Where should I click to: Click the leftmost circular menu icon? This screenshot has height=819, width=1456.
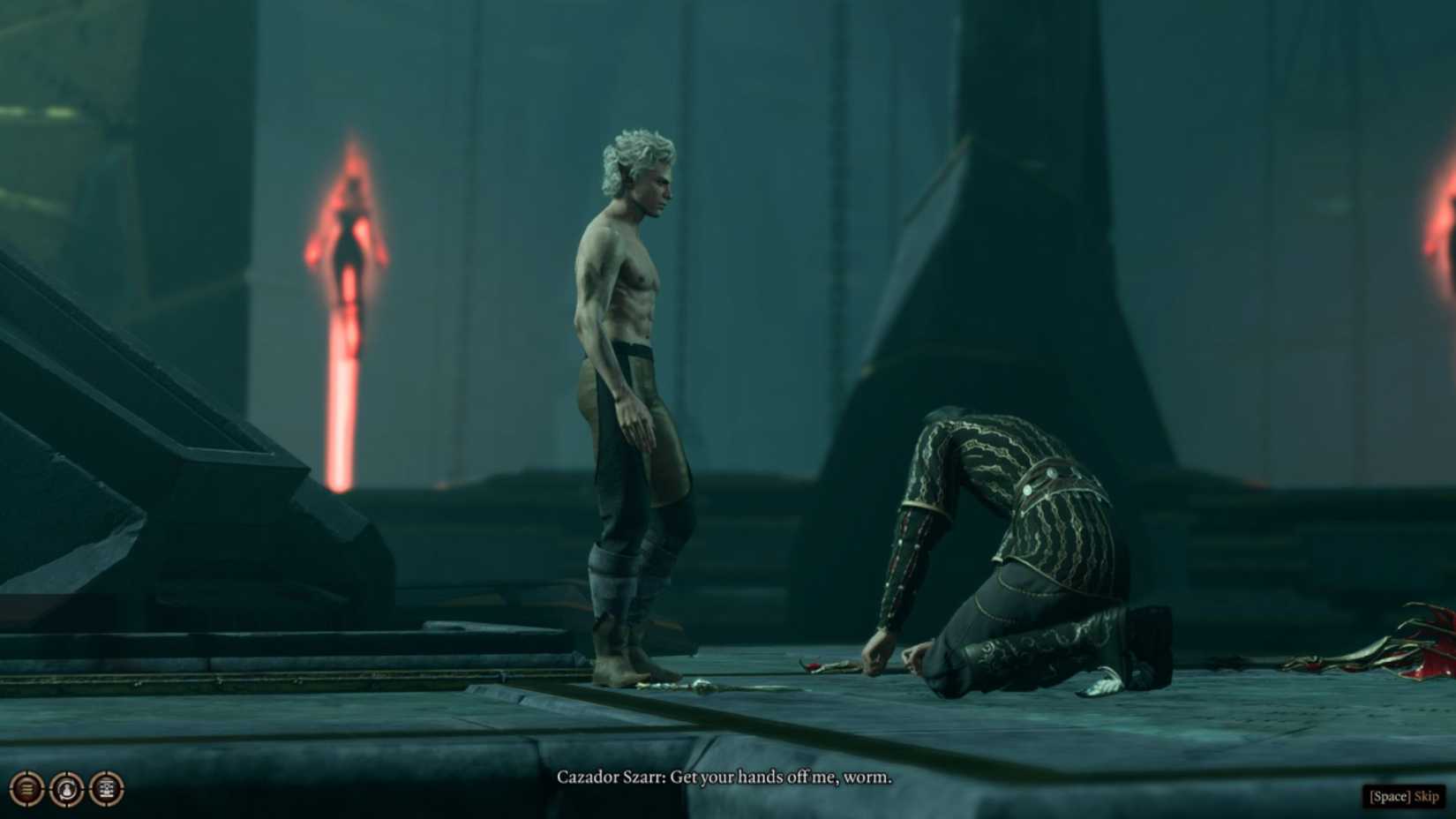click(x=26, y=787)
